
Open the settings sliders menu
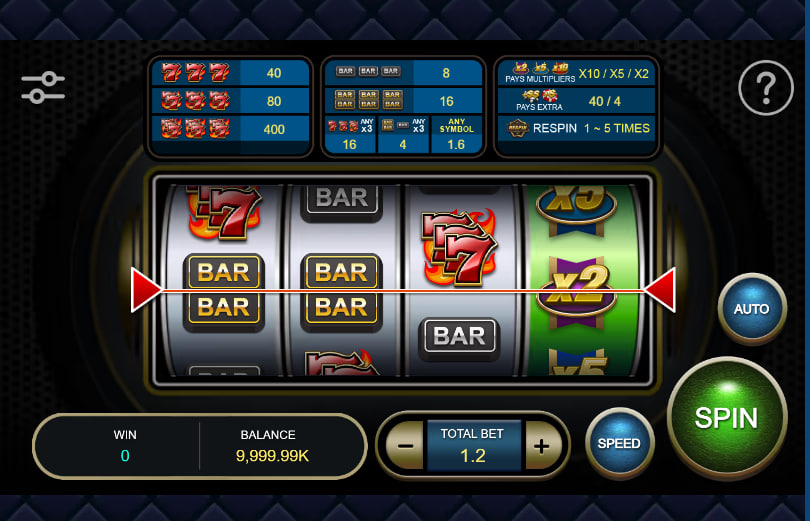tap(43, 88)
